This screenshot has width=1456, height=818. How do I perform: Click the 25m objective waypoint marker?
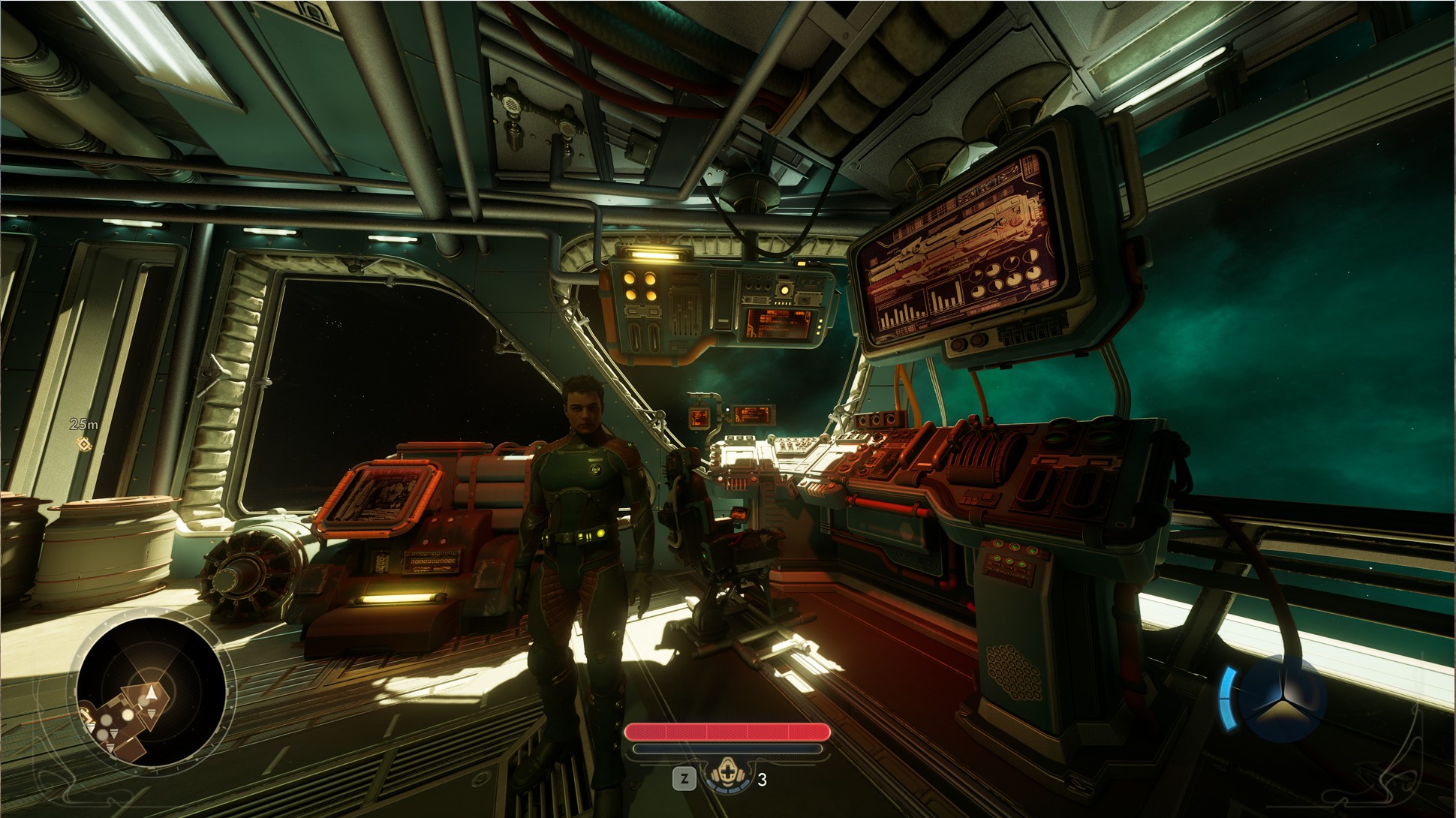(83, 444)
